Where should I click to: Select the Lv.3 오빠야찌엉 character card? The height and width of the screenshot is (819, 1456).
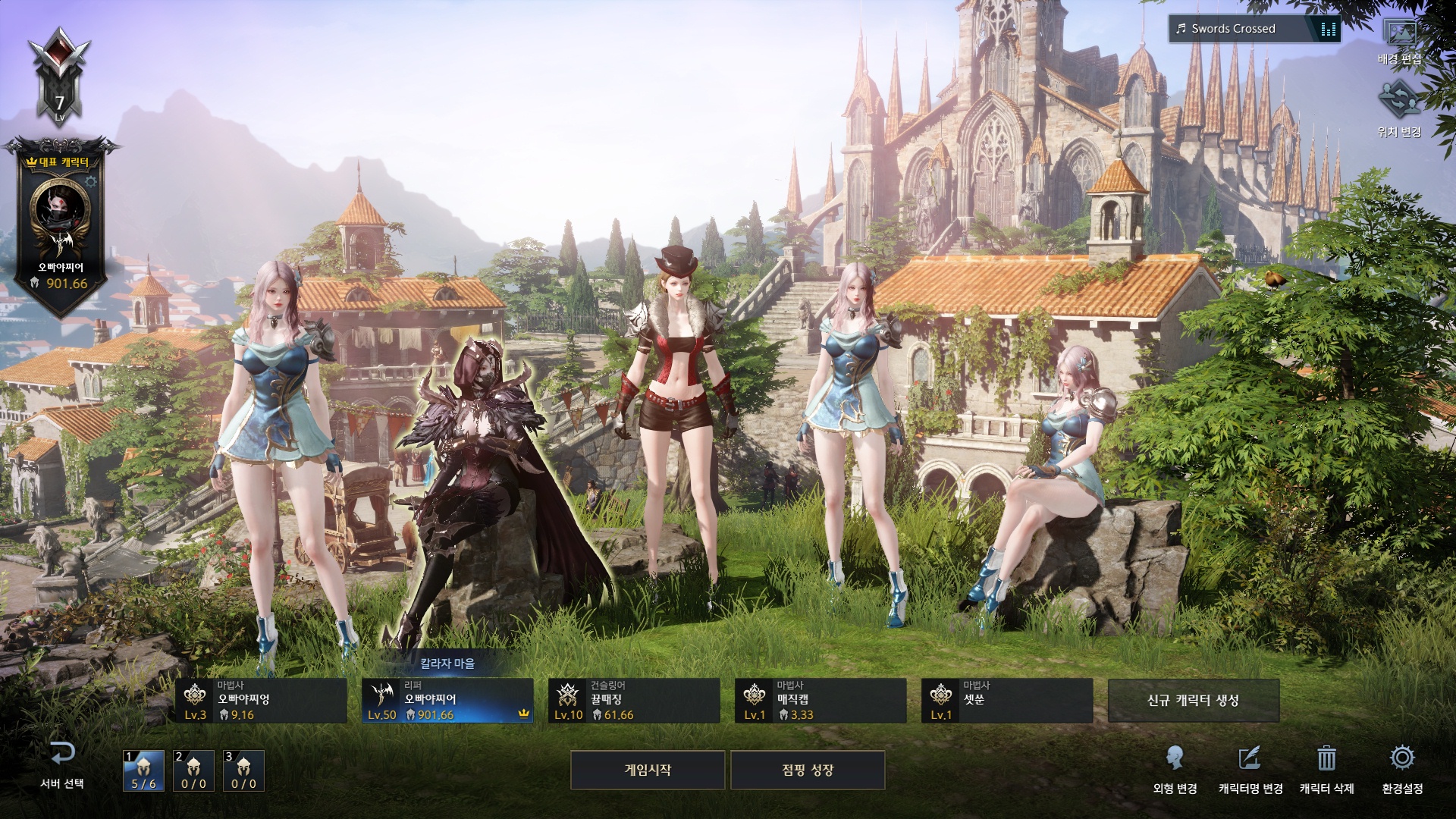[x=261, y=700]
